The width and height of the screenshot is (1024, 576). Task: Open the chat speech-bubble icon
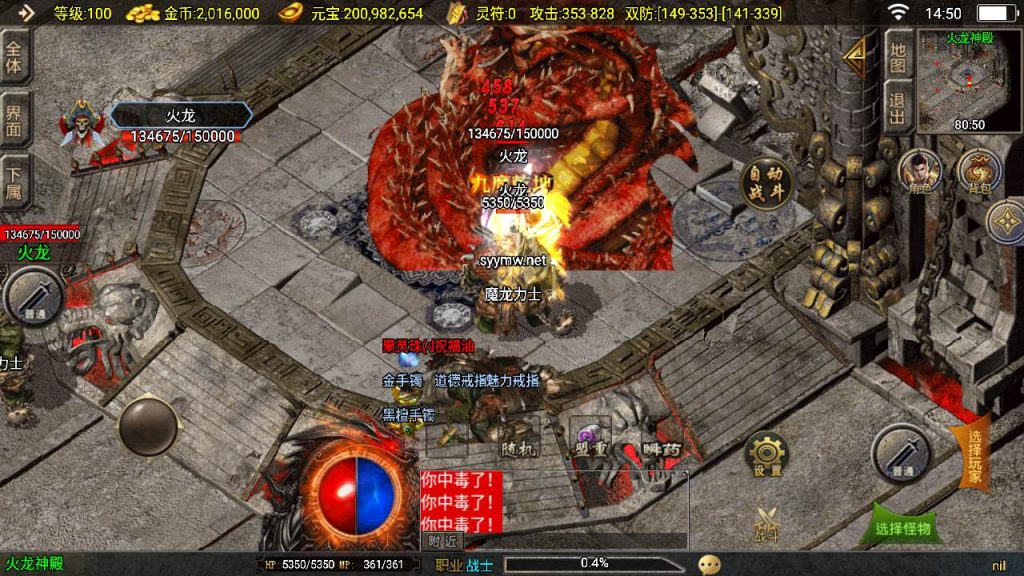pos(709,564)
